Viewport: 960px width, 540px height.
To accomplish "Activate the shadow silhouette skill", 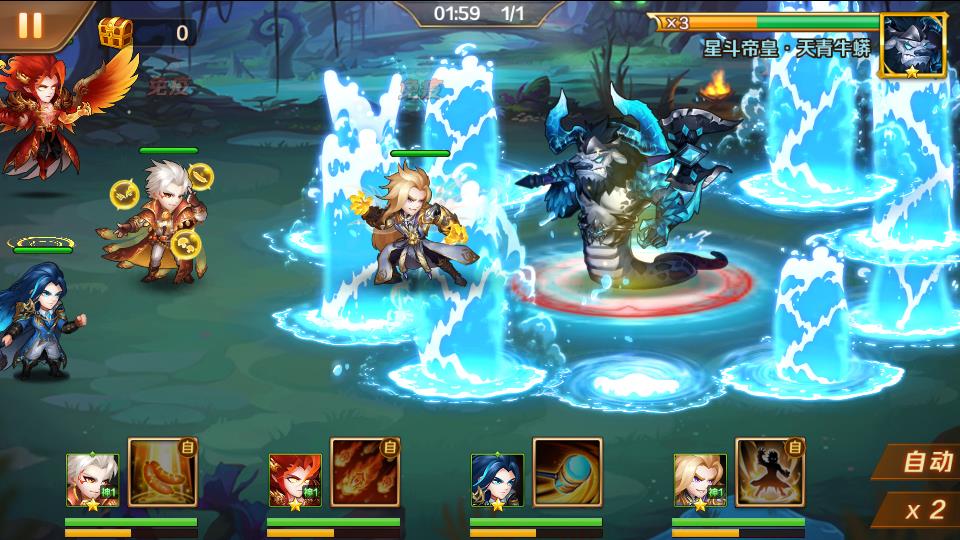I will [x=769, y=472].
